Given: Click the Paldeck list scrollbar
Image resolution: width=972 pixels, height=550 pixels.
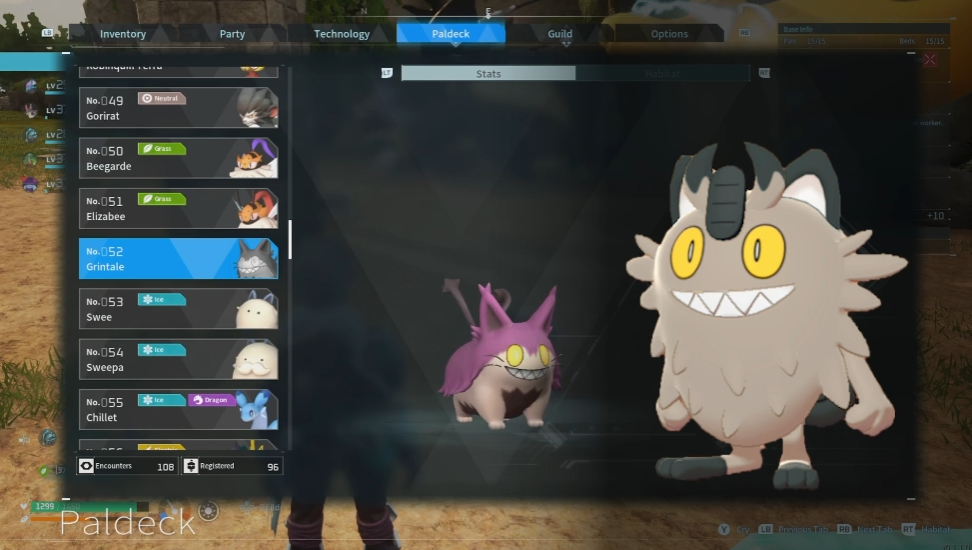Looking at the screenshot, I should [290, 240].
